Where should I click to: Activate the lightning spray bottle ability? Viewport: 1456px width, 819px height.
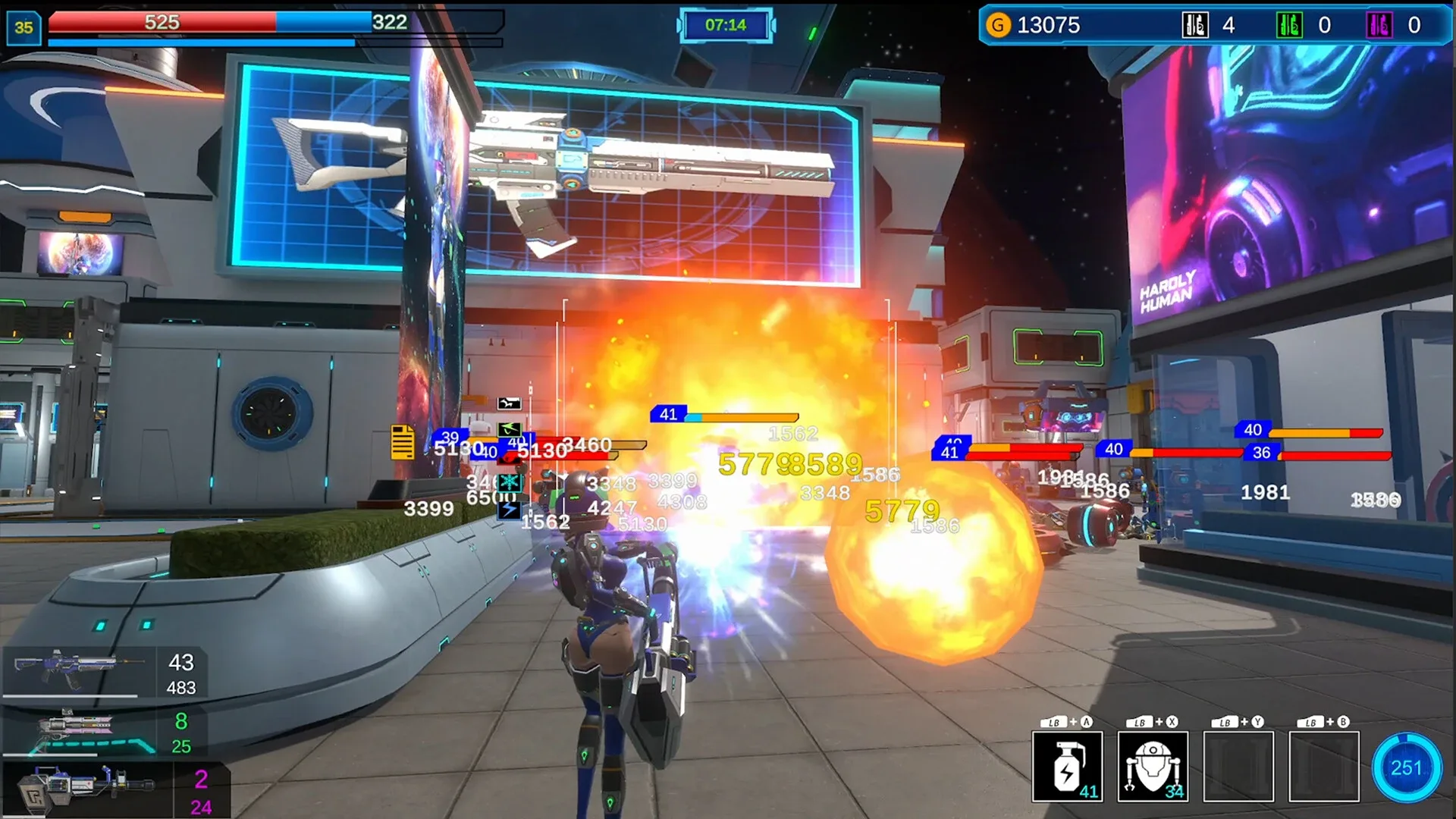(x=1067, y=767)
